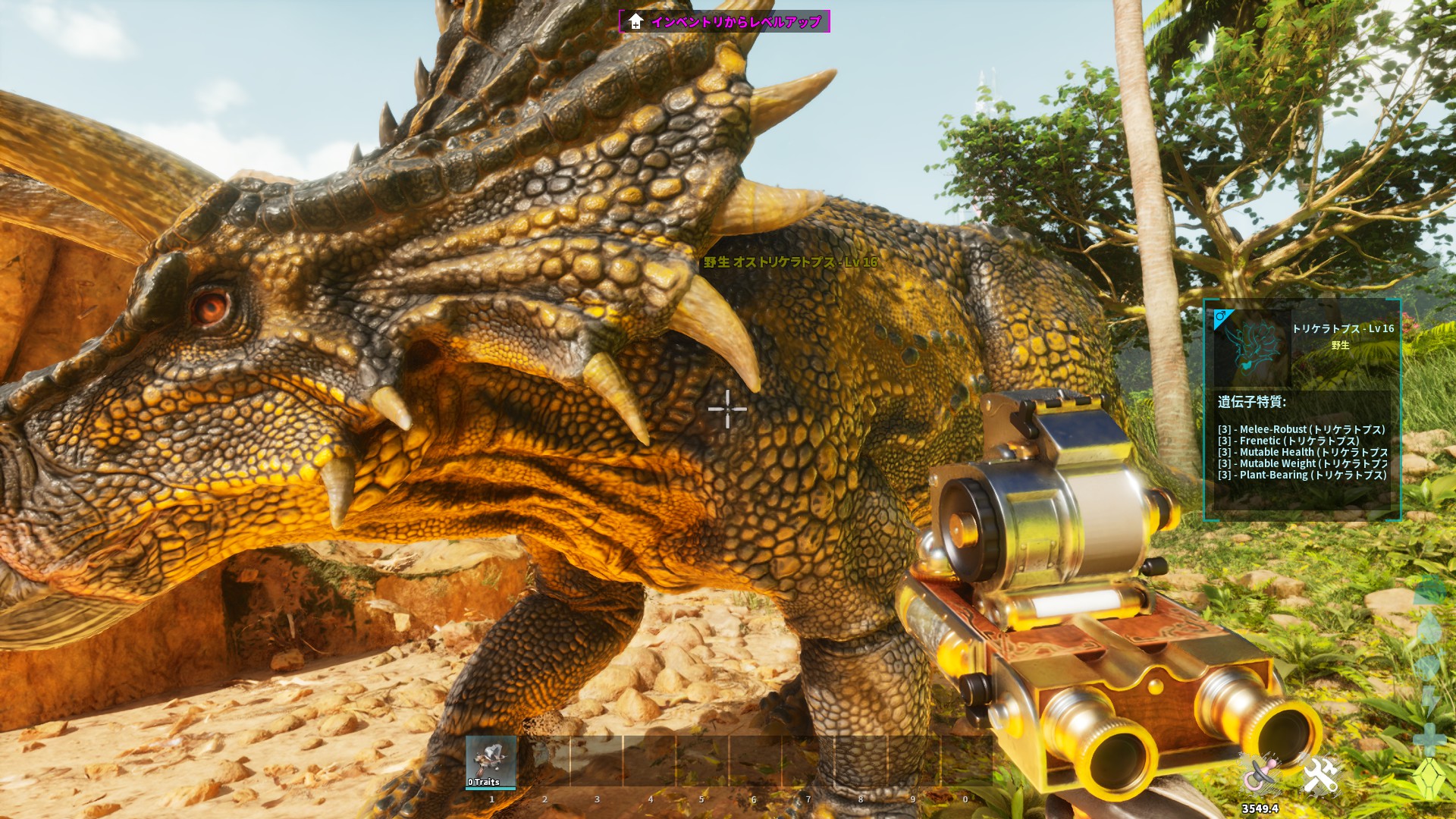The height and width of the screenshot is (819, 1456).
Task: Click the 'インベントリからレベルアップ' level-up banner
Action: (x=724, y=21)
